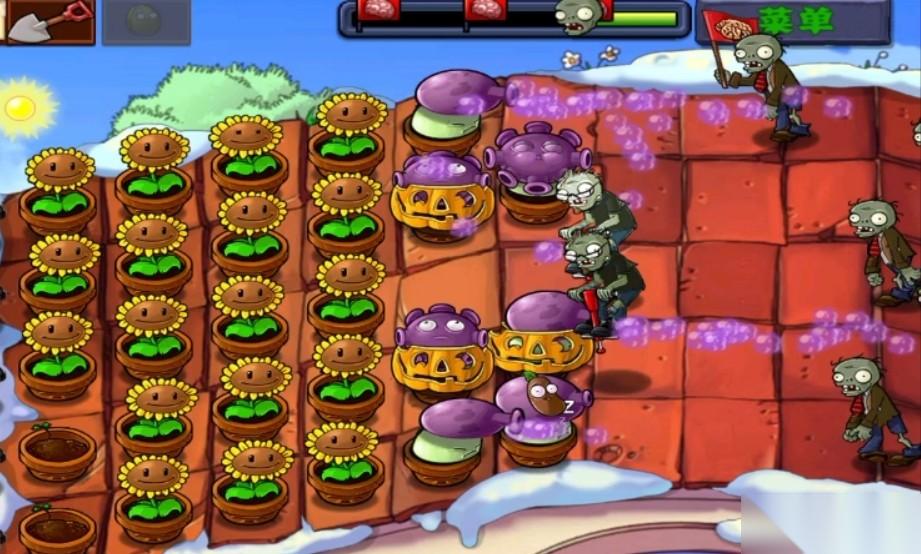Select the greyed-out seed slot beside the shovel
This screenshot has width=921, height=554.
point(146,22)
